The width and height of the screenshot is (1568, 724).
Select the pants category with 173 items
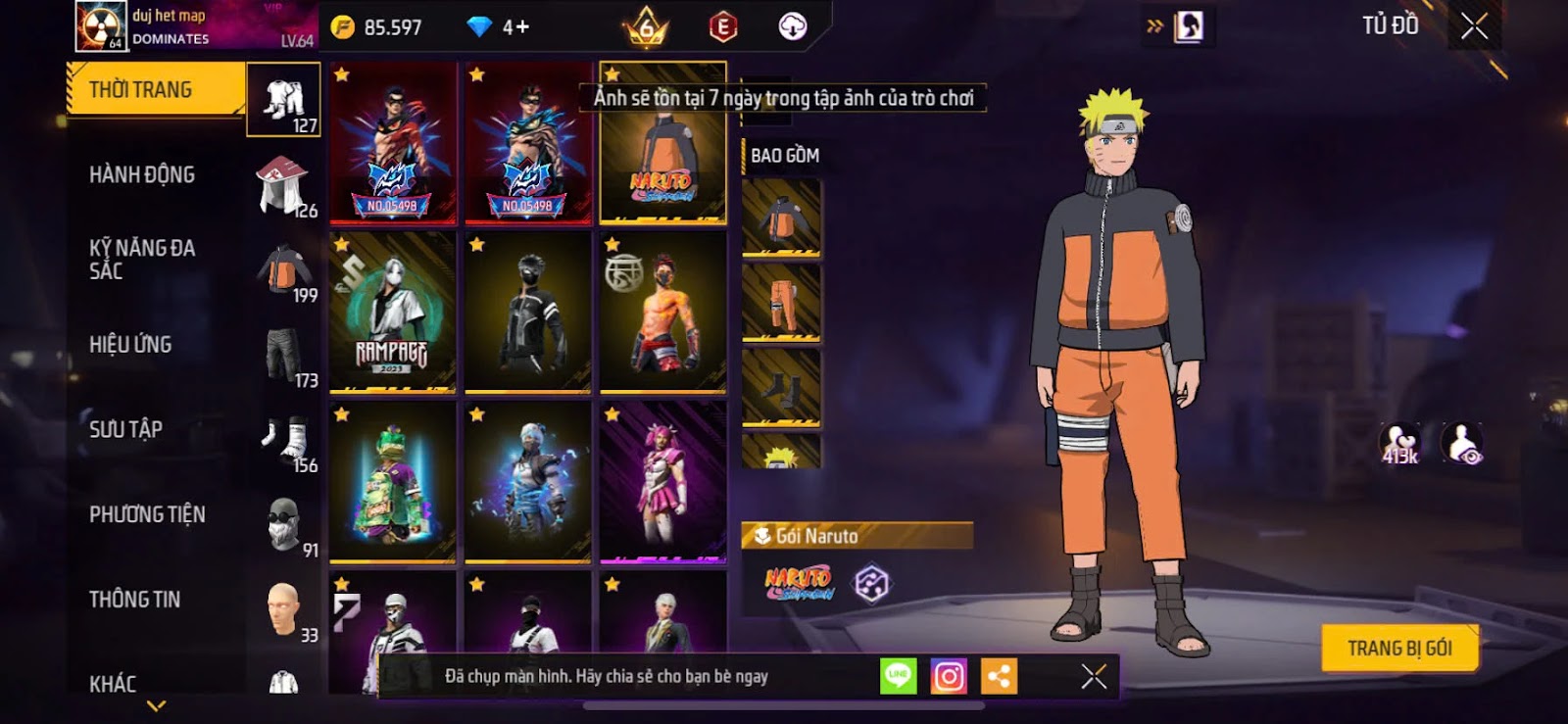pyautogui.click(x=284, y=356)
